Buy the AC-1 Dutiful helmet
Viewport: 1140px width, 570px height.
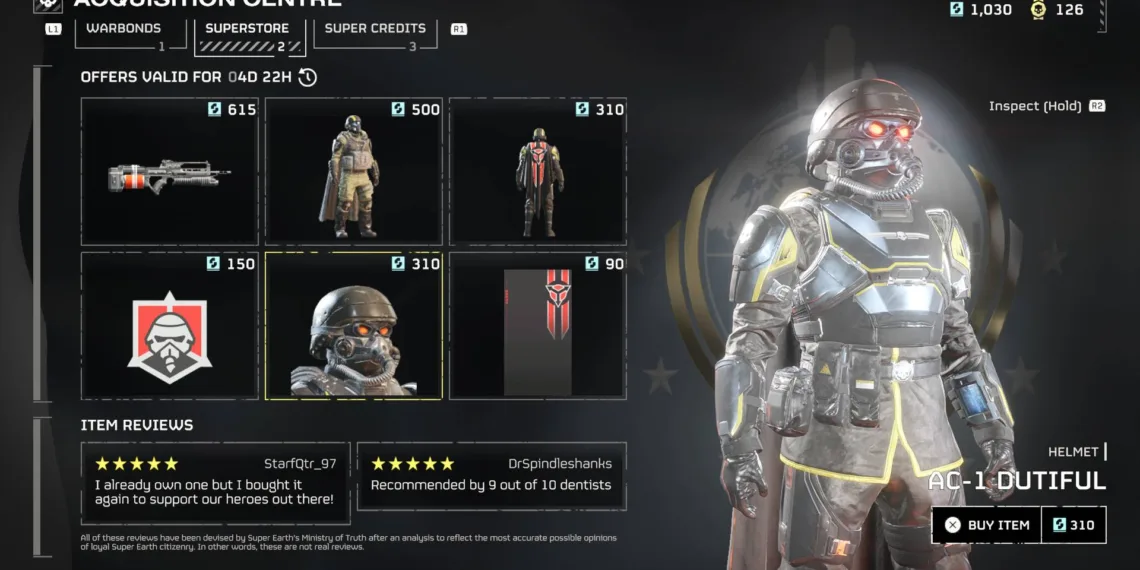pyautogui.click(x=987, y=525)
